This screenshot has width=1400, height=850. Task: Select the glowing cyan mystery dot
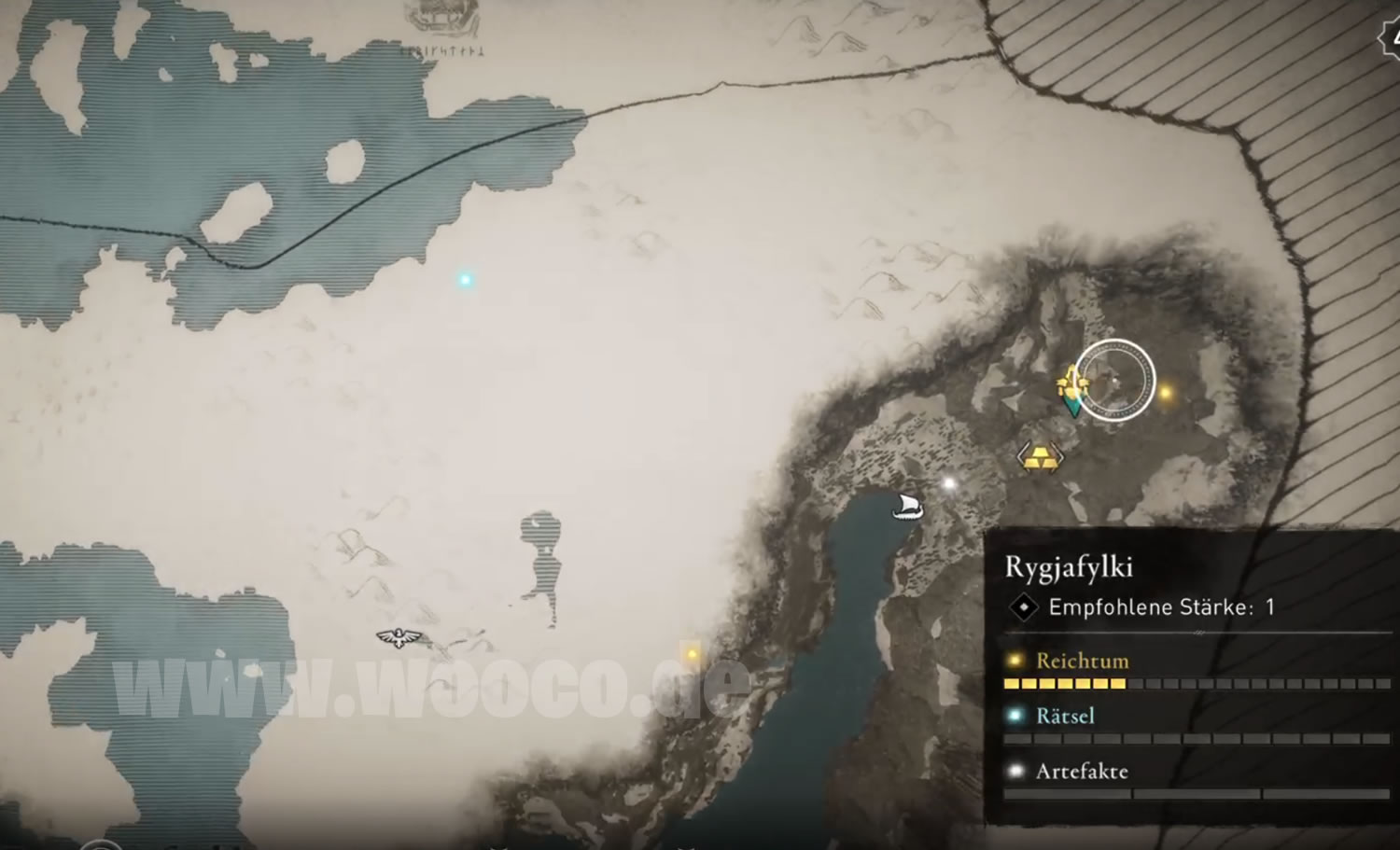coord(465,279)
